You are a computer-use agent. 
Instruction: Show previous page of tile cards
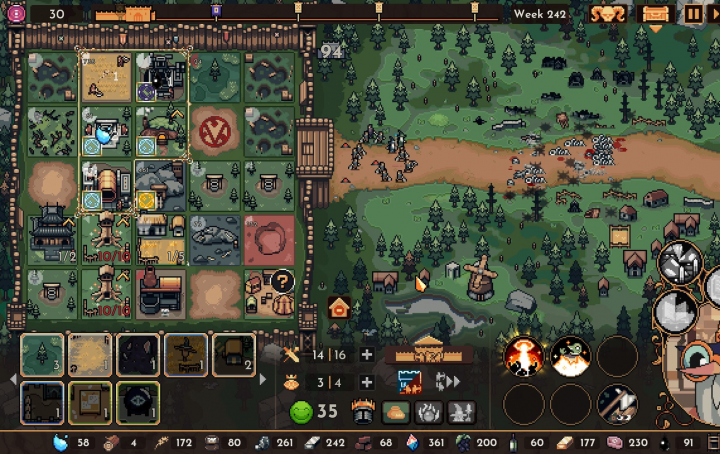pyautogui.click(x=12, y=380)
